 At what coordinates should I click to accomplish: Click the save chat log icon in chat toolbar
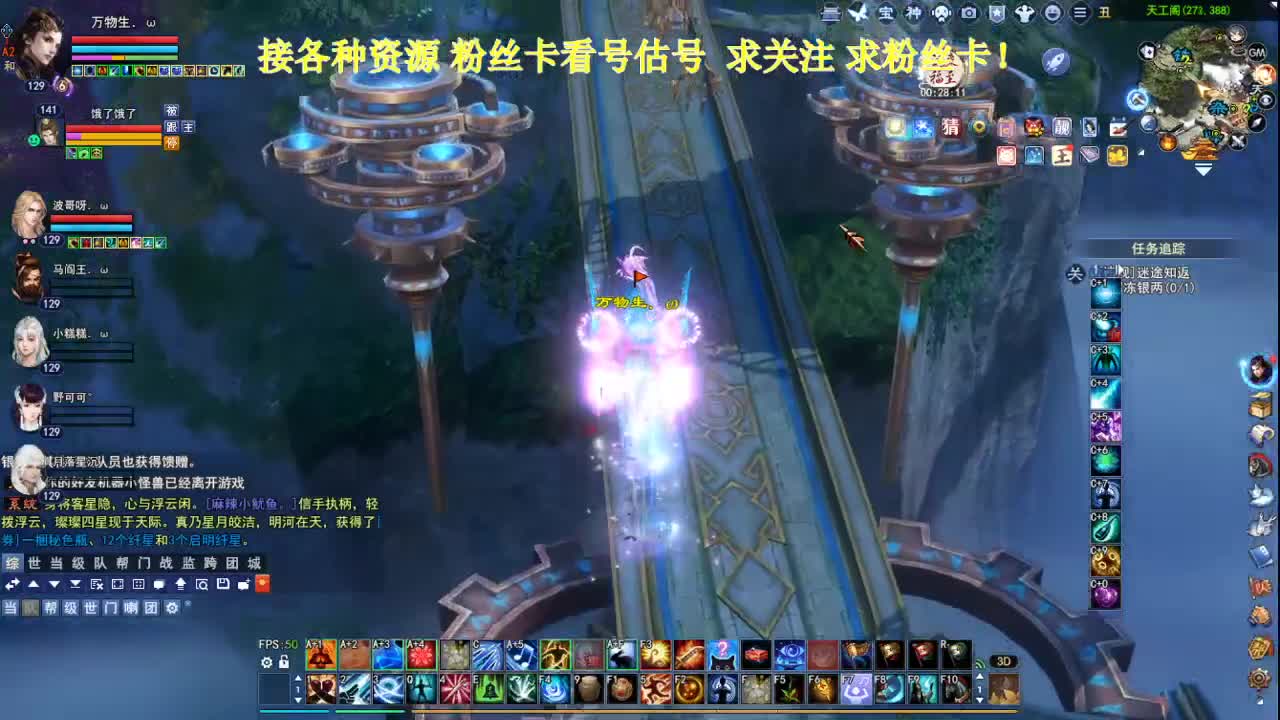(x=224, y=585)
